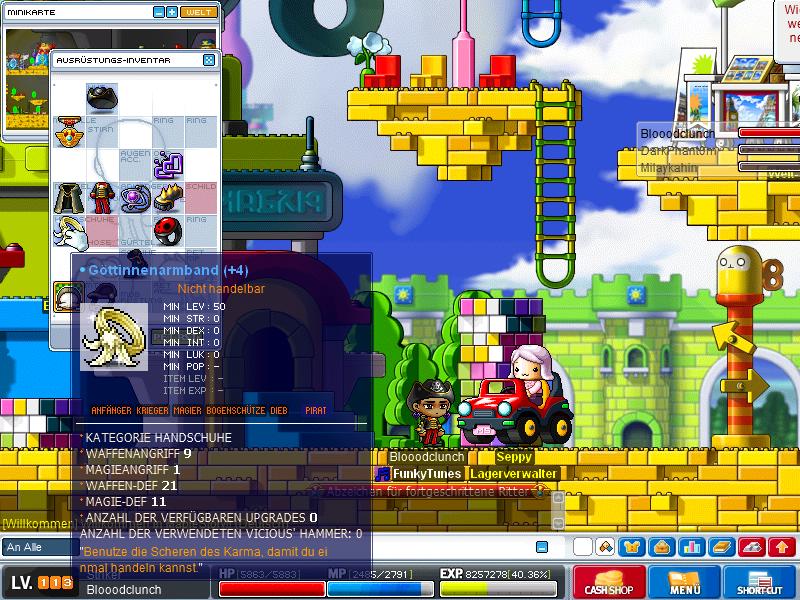Select the gold medal equipment slot
800x600 pixels.
coord(68,131)
